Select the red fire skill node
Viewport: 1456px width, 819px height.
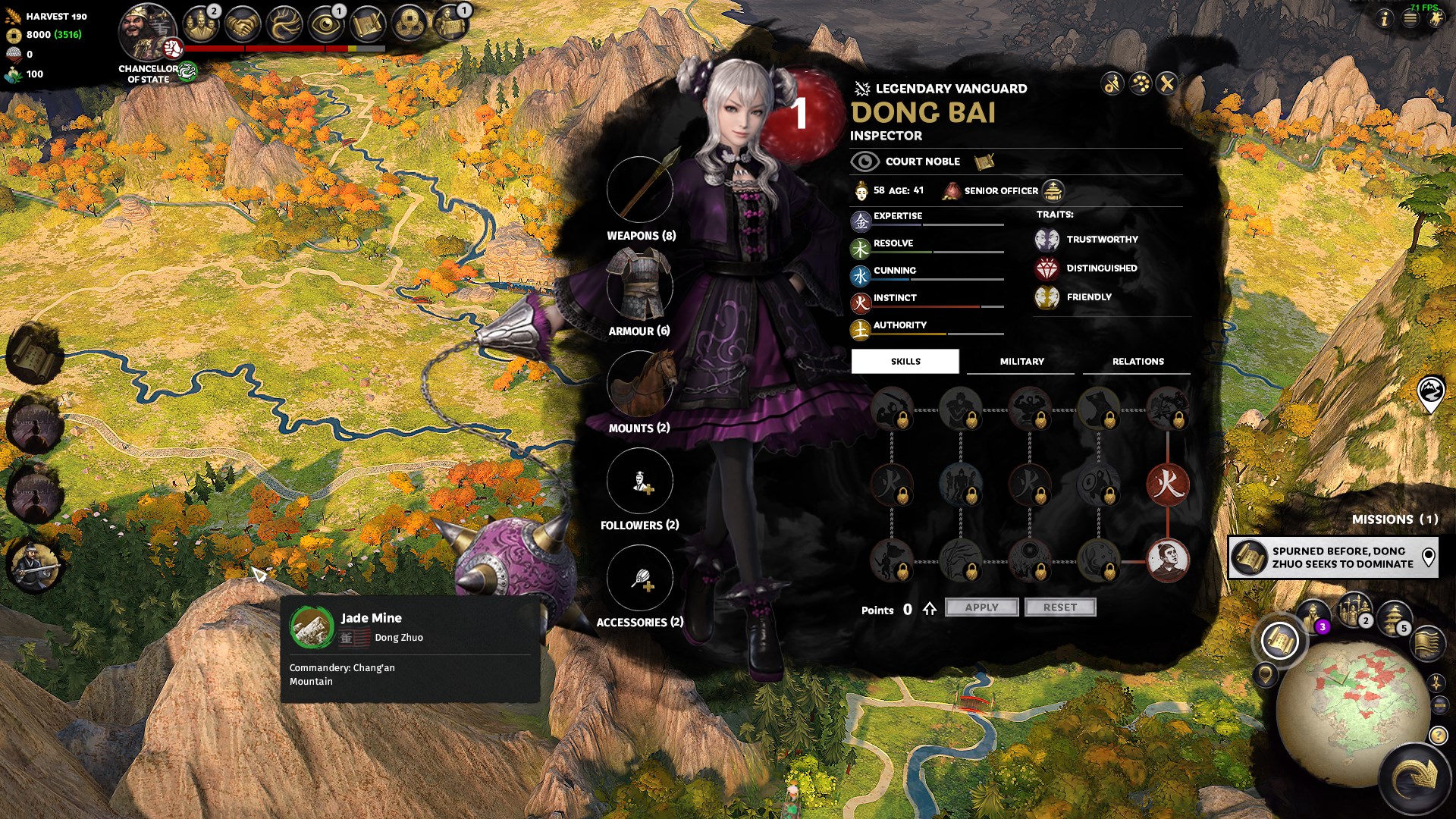pyautogui.click(x=1167, y=485)
